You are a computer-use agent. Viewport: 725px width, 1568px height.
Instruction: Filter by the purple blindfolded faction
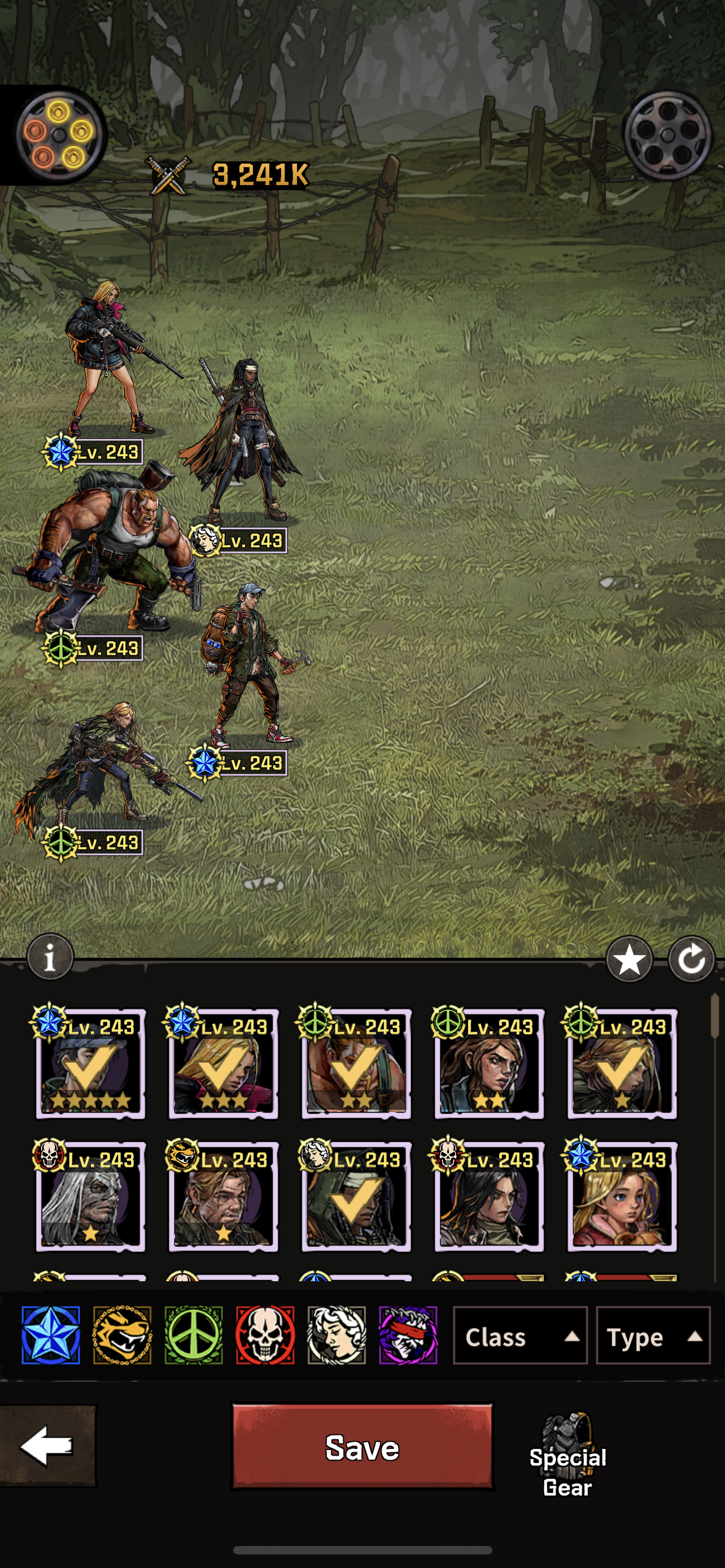[x=408, y=1335]
